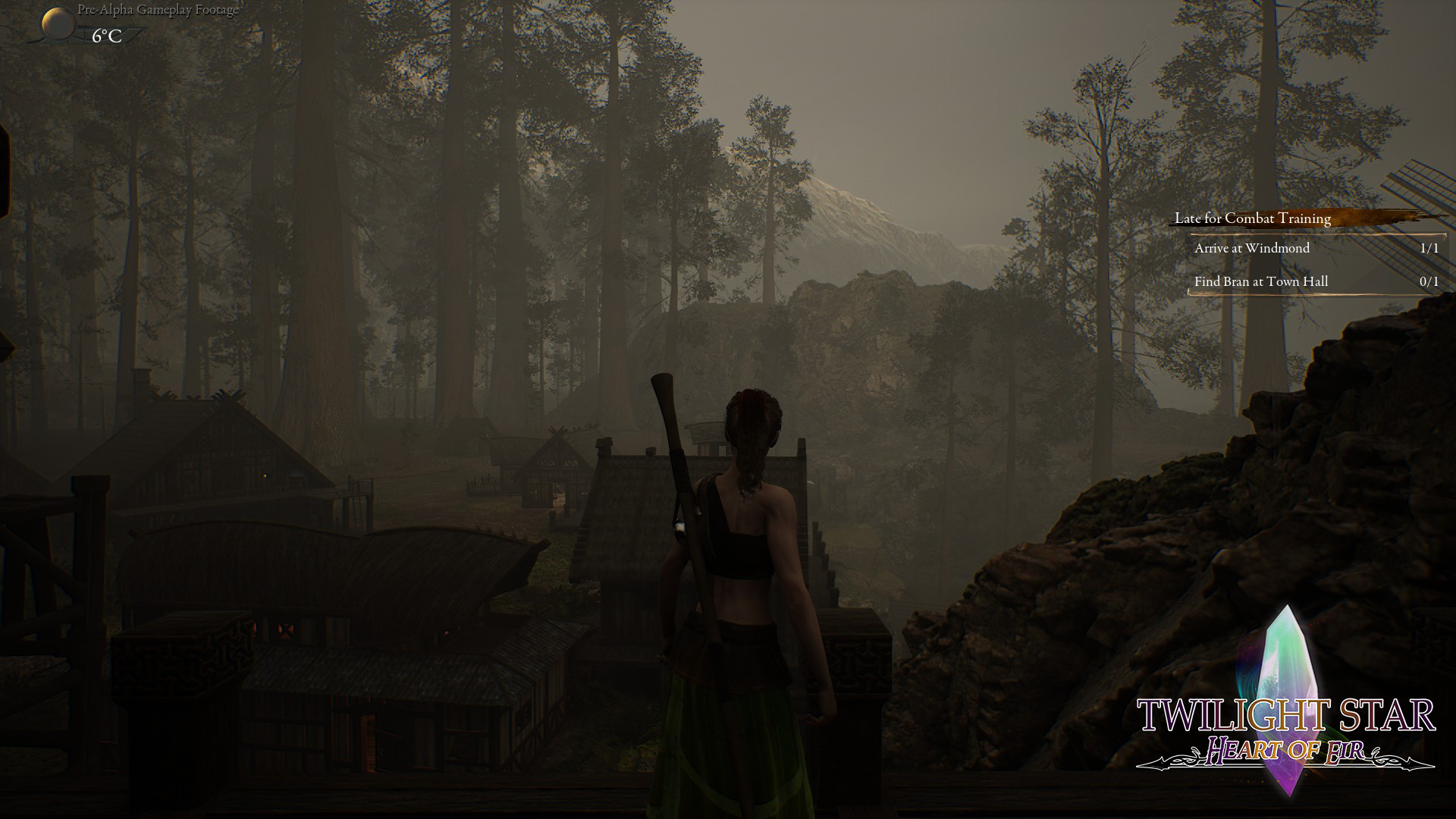Click the 6°C temperature reading

(x=105, y=36)
